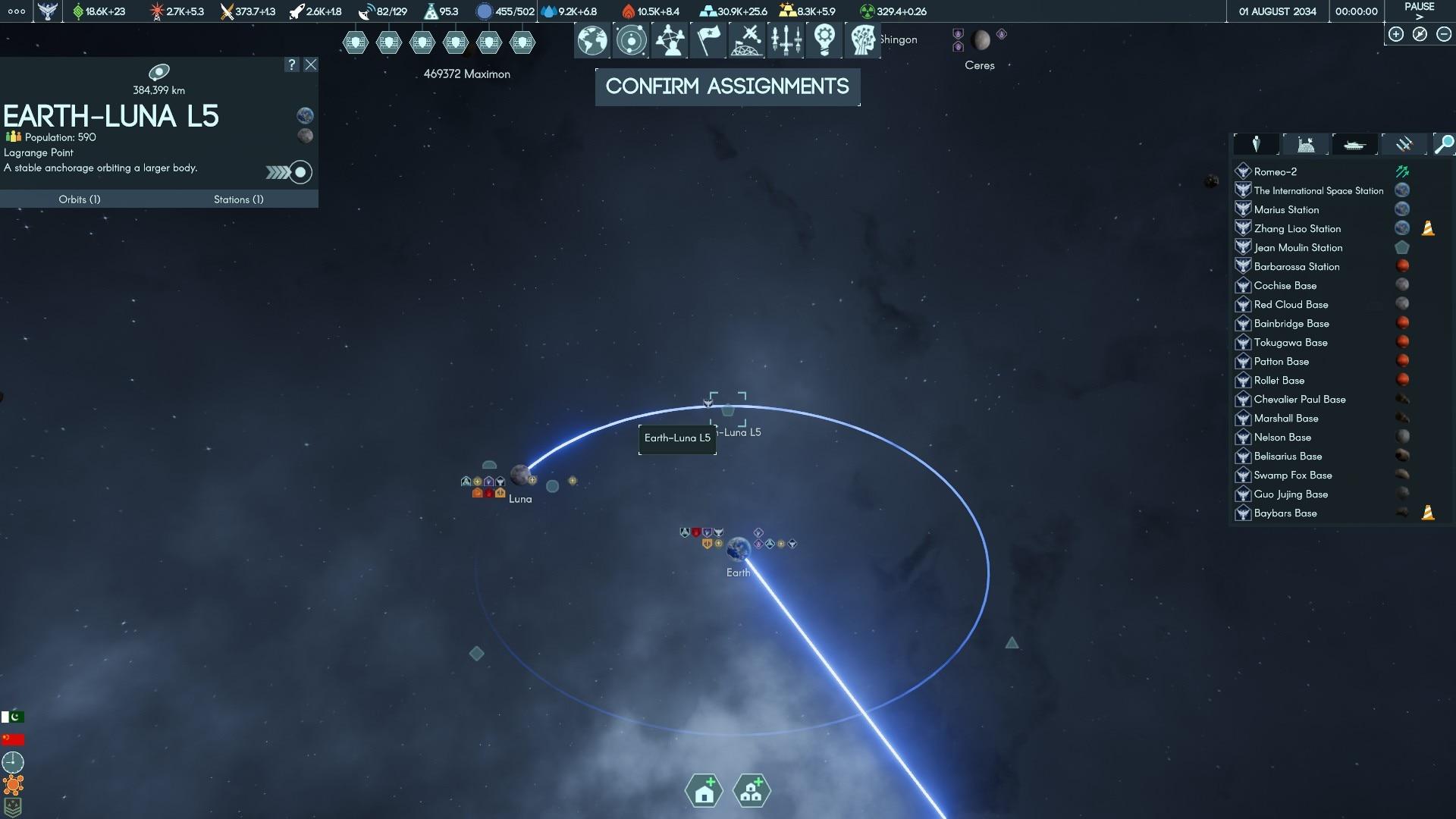This screenshot has width=1456, height=819.
Task: Confirm Assignments for this turn
Action: [x=727, y=86]
